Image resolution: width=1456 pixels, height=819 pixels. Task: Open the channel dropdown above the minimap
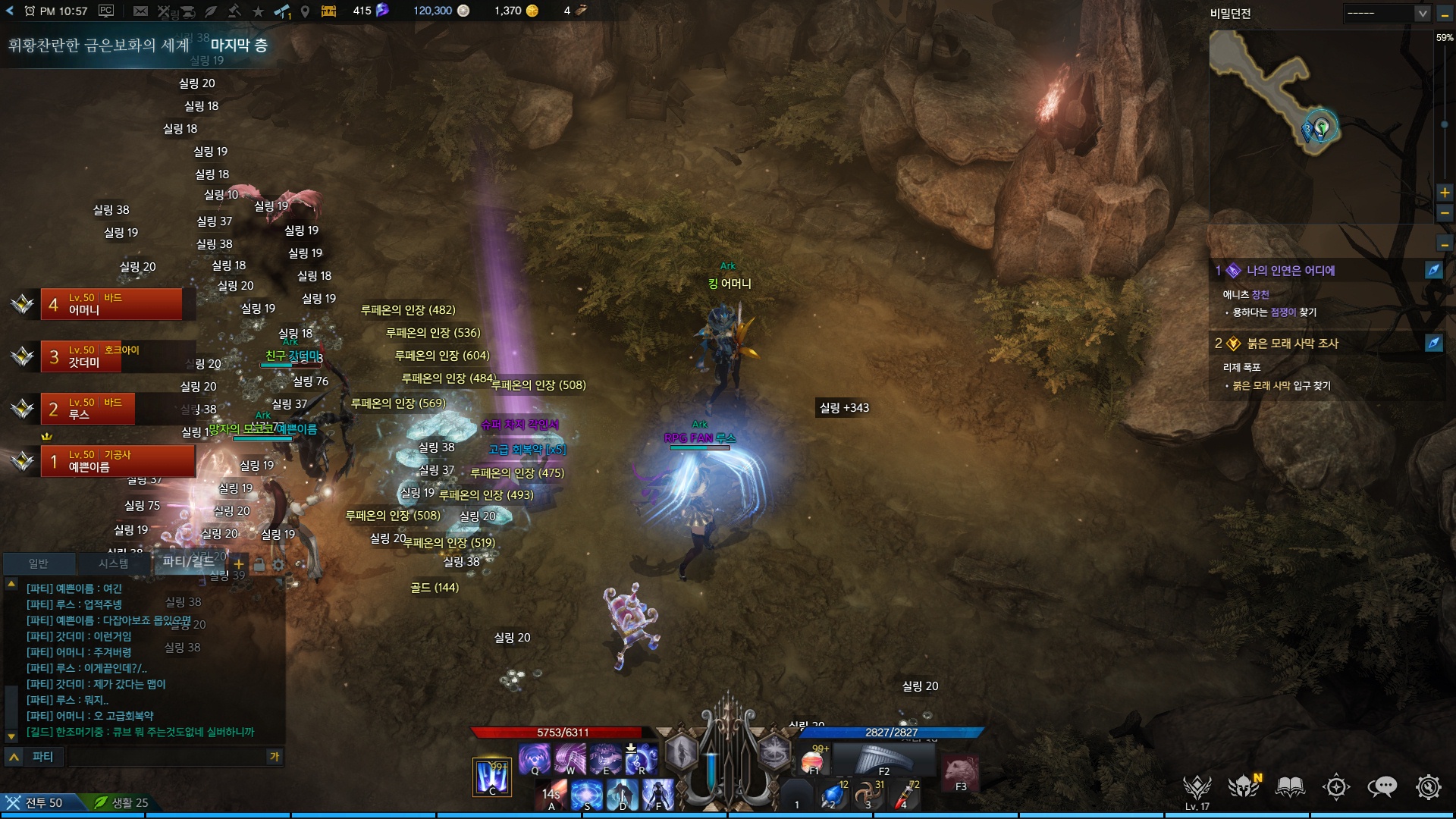pos(1387,13)
